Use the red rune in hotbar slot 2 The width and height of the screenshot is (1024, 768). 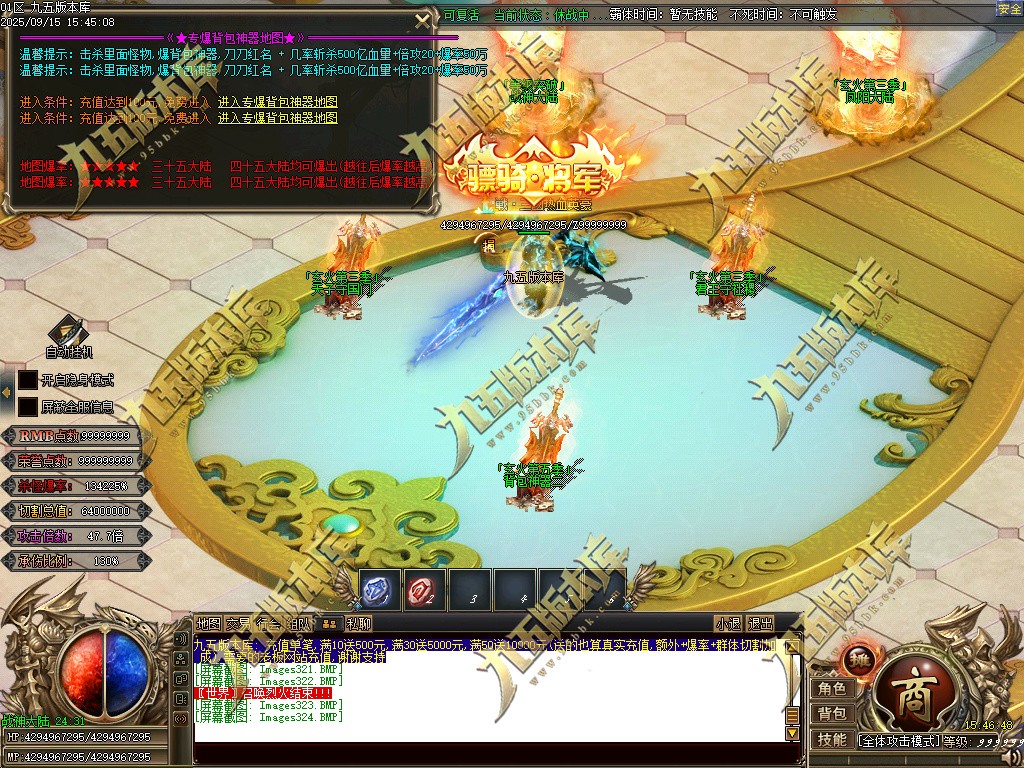[424, 592]
